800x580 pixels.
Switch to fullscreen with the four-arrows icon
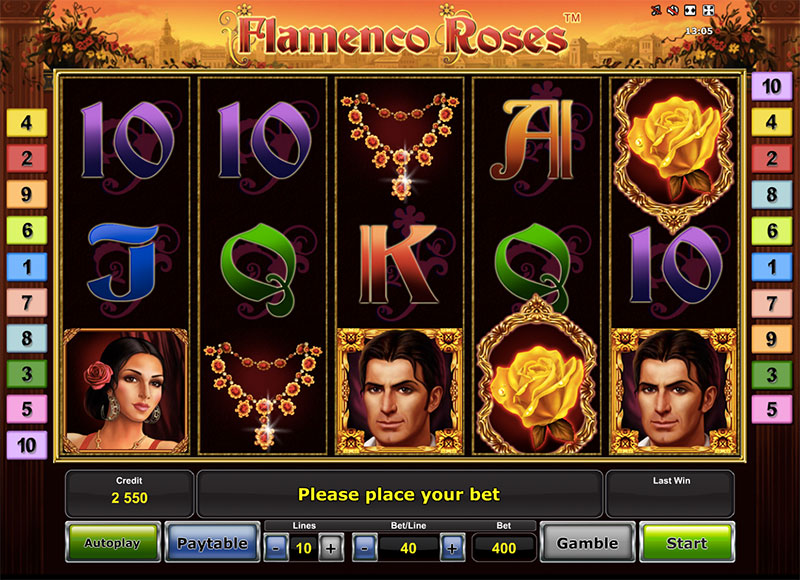point(708,11)
